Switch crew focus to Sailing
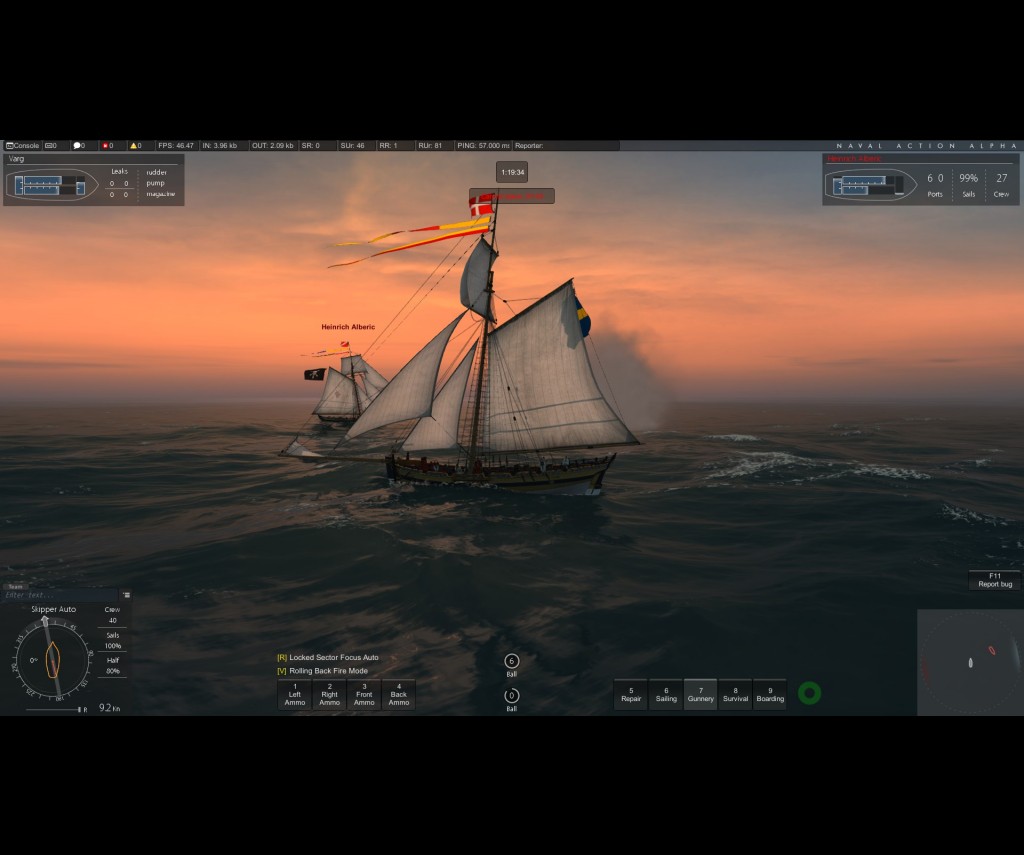The width and height of the screenshot is (1024, 855). pyautogui.click(x=666, y=694)
